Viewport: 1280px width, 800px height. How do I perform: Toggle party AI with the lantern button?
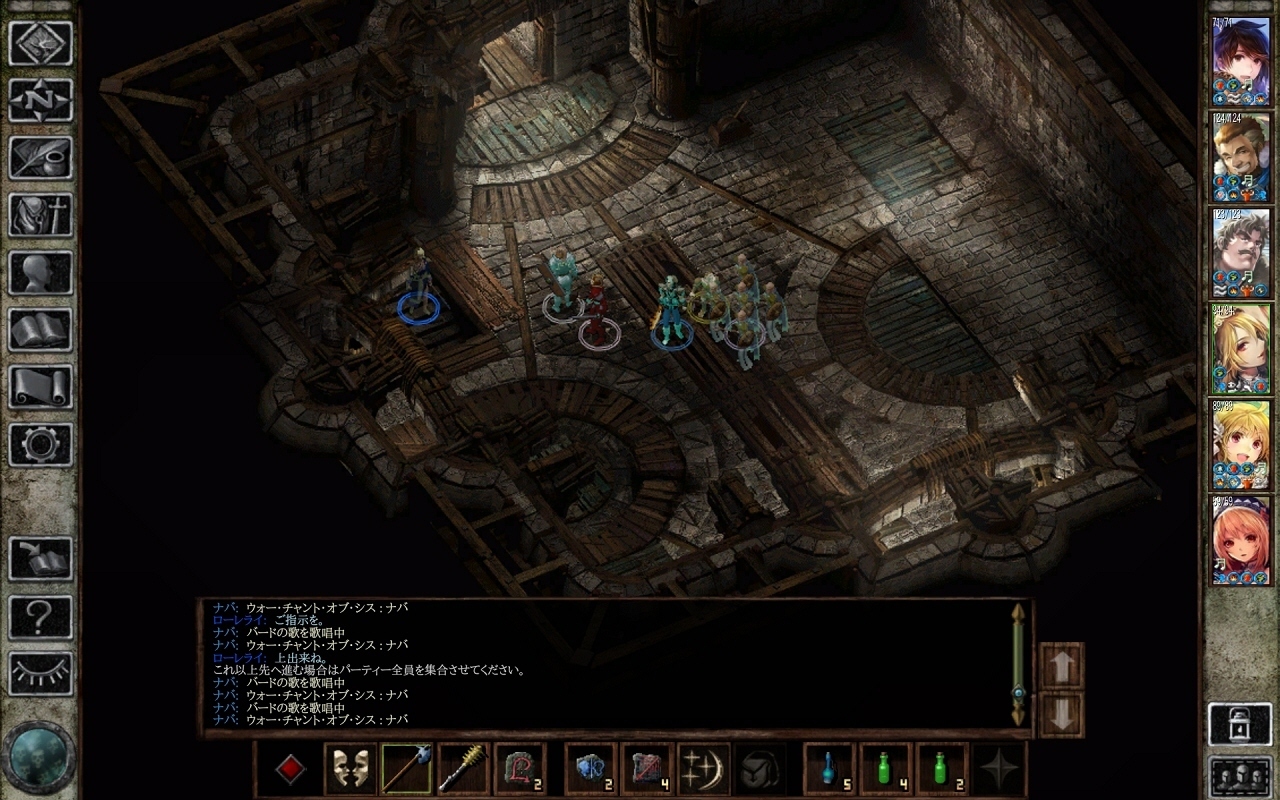tap(1240, 724)
